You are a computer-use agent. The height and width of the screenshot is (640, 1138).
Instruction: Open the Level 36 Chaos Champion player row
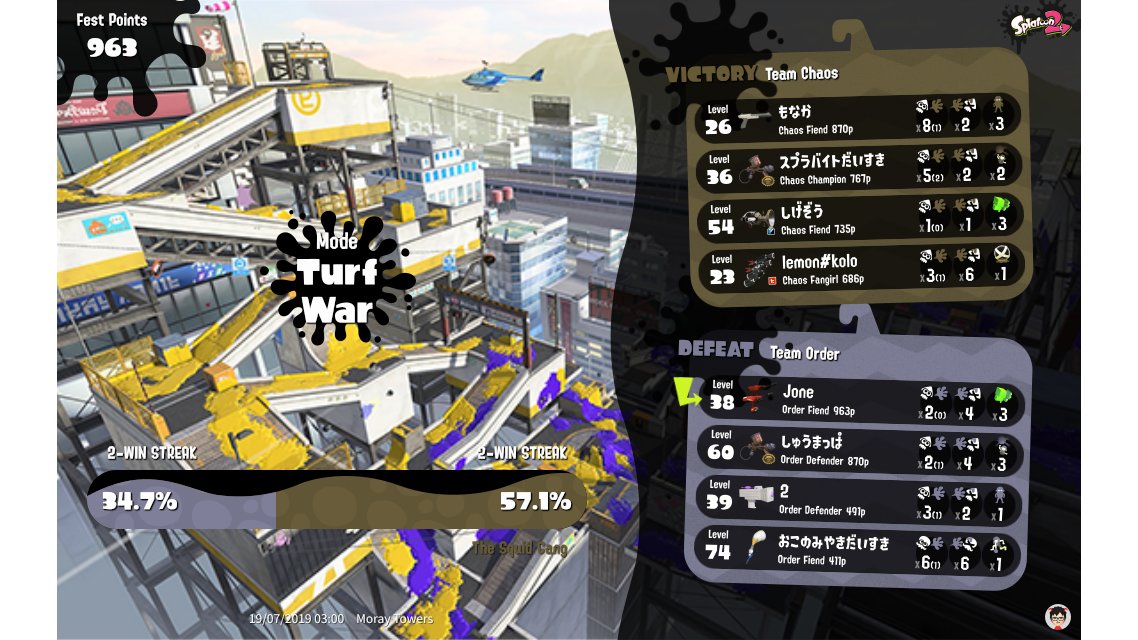pyautogui.click(x=858, y=167)
